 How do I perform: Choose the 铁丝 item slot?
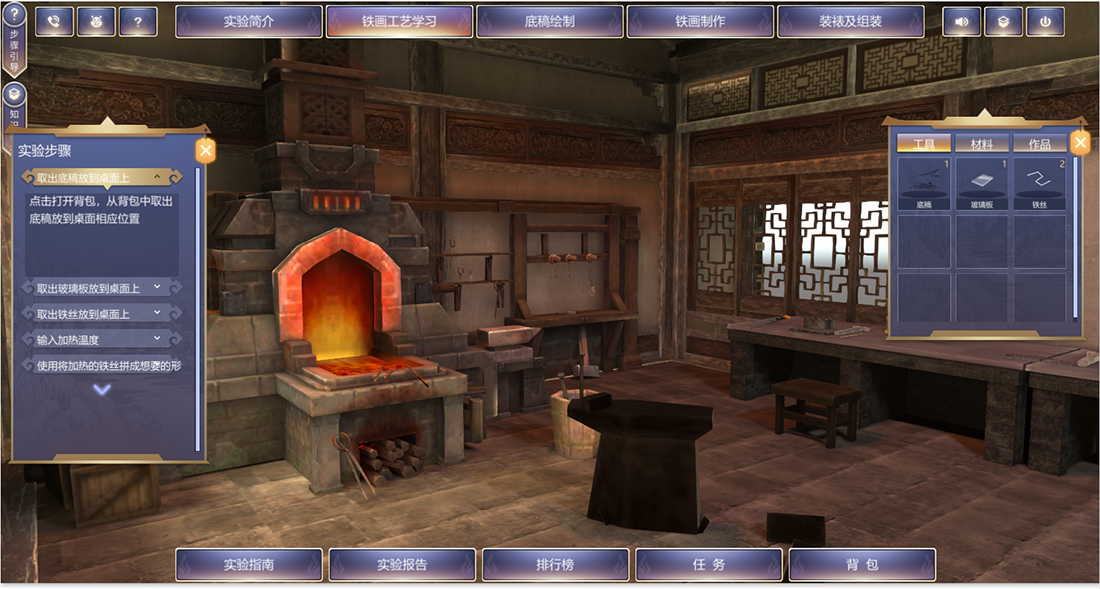tap(1040, 185)
